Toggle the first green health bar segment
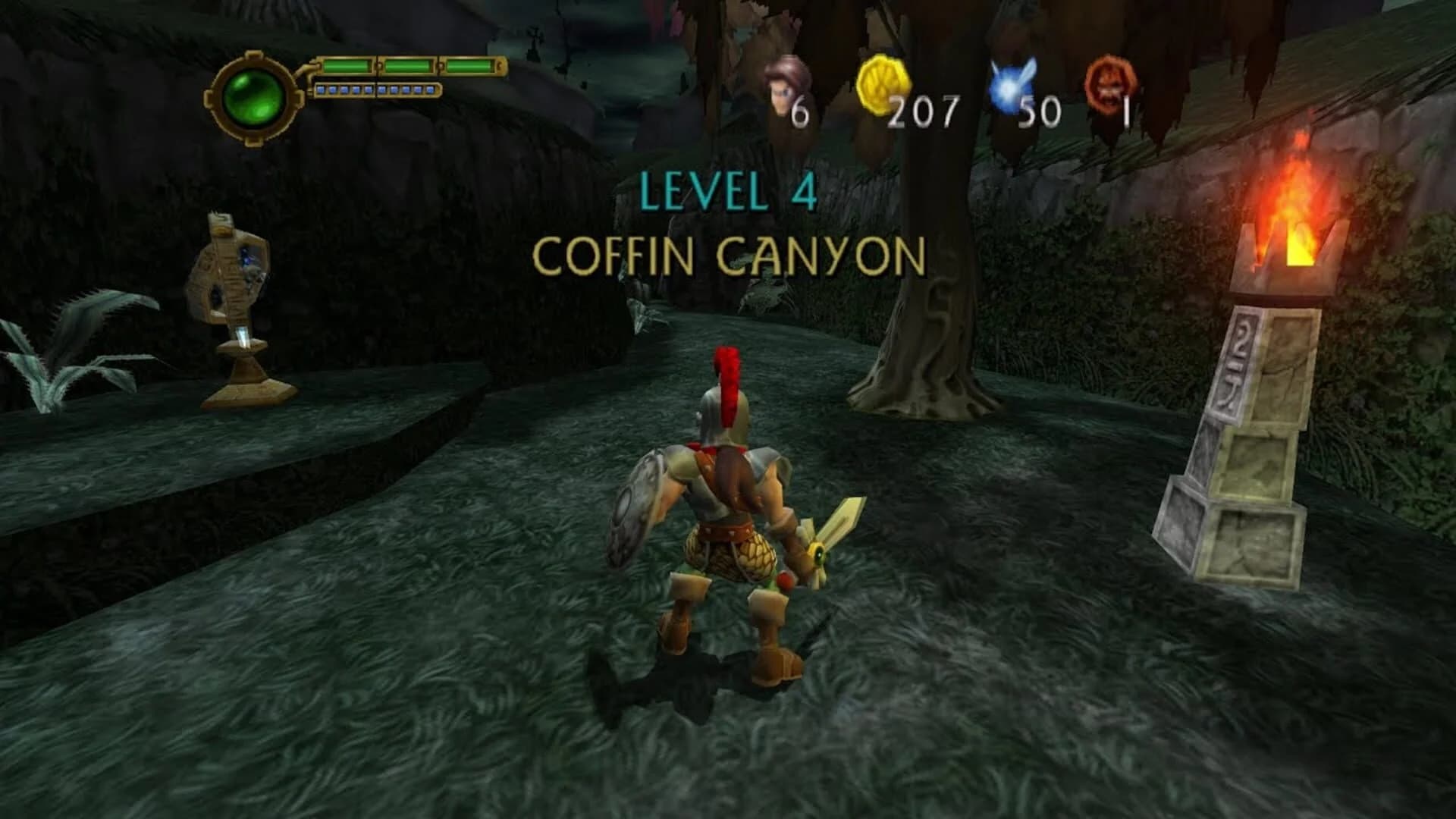 click(349, 66)
